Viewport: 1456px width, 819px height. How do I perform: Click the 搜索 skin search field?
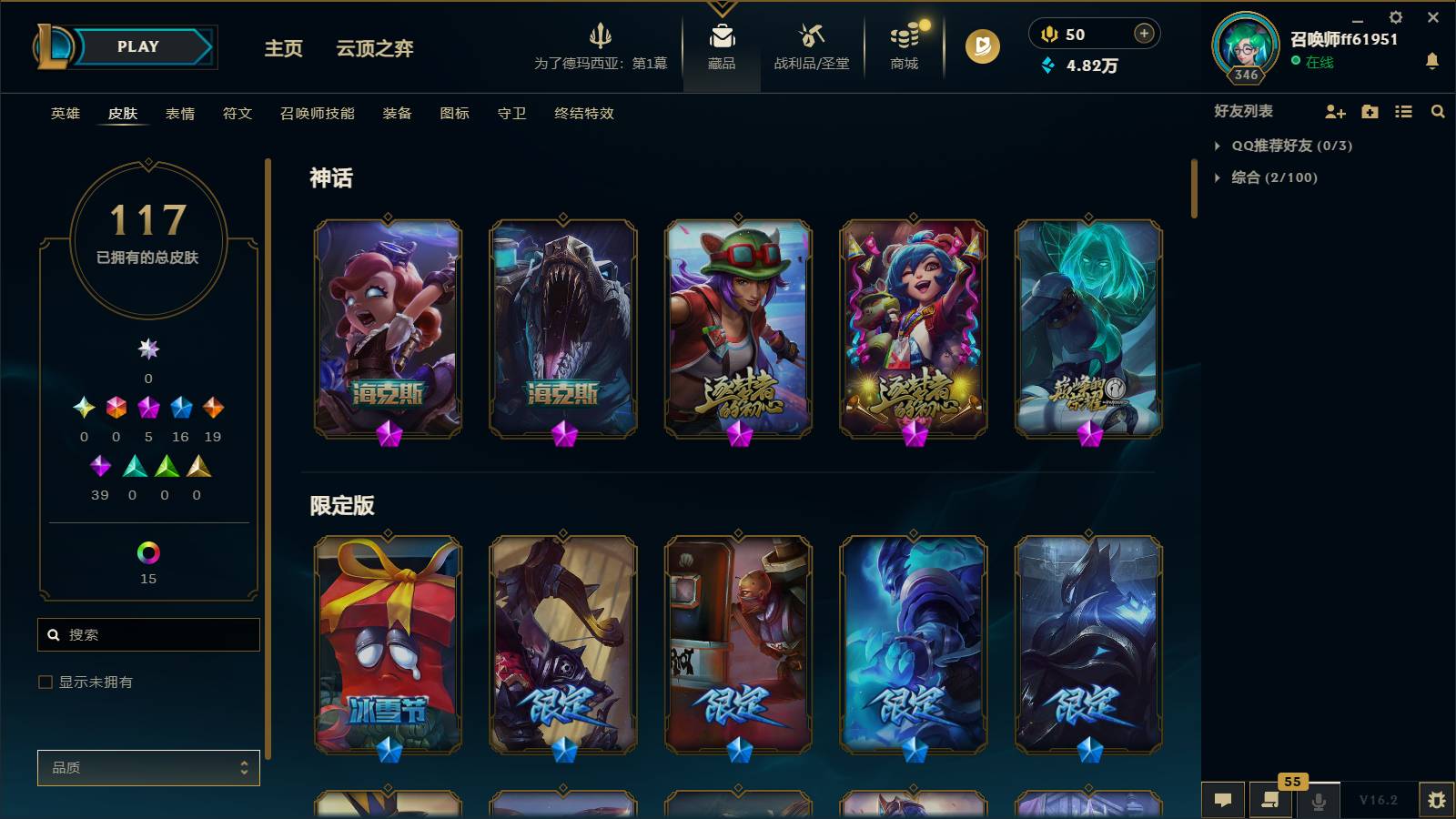(x=148, y=634)
